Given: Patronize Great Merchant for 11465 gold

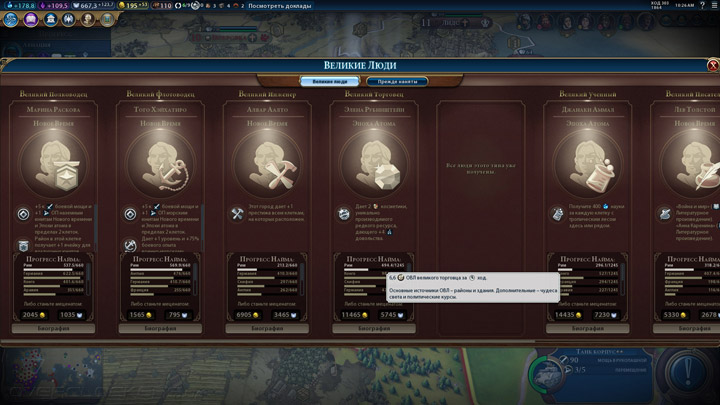Looking at the screenshot, I should (x=353, y=314).
